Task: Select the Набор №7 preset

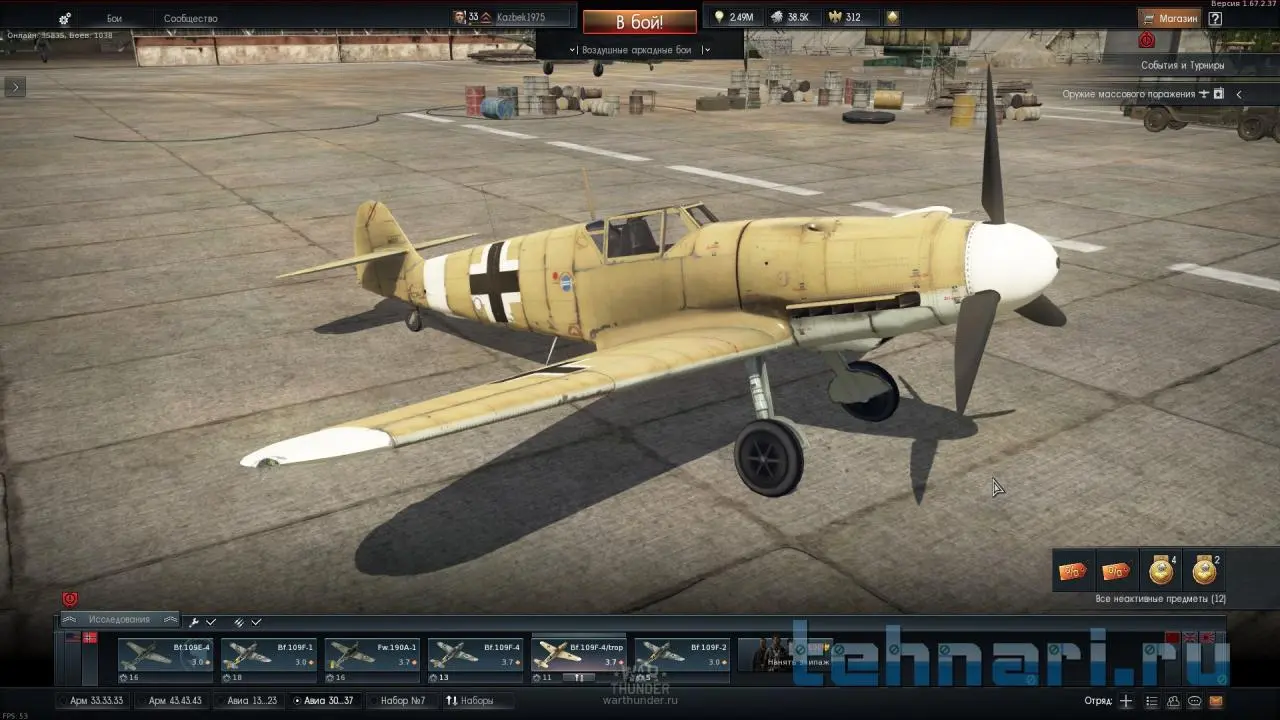Action: tap(402, 700)
